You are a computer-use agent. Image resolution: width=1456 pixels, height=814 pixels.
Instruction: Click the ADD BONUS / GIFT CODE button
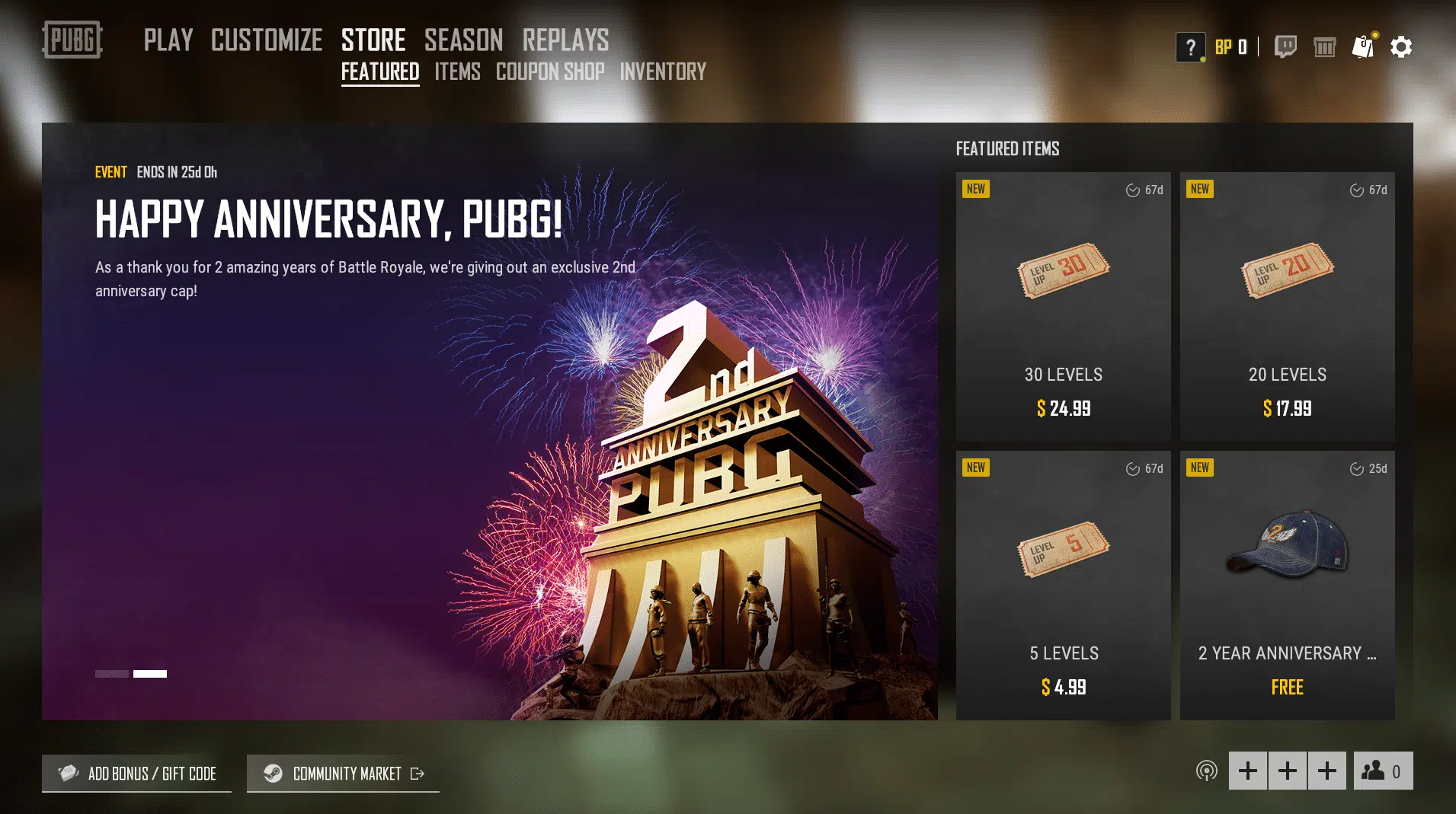[136, 773]
